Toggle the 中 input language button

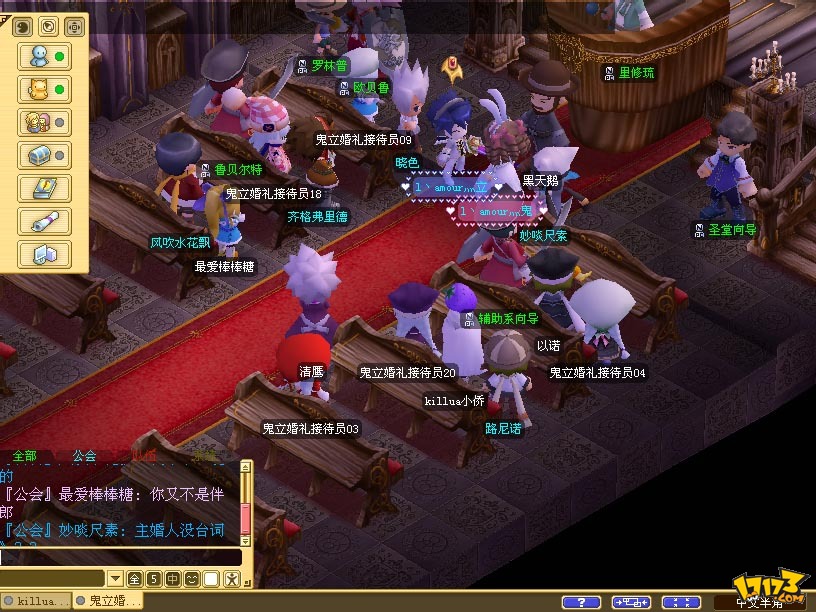pos(172,579)
